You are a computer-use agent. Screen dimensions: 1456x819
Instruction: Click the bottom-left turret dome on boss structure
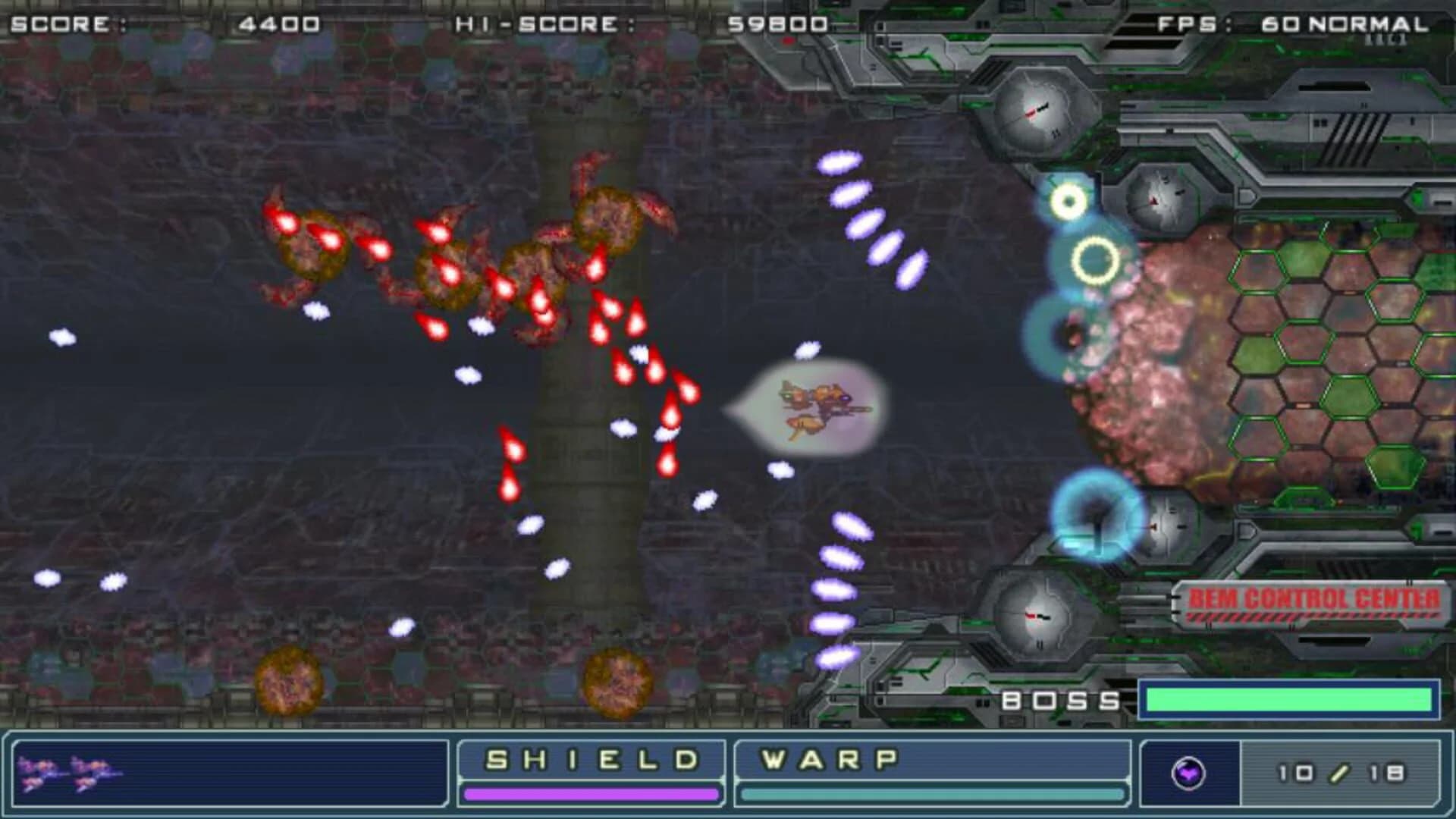pyautogui.click(x=1033, y=616)
